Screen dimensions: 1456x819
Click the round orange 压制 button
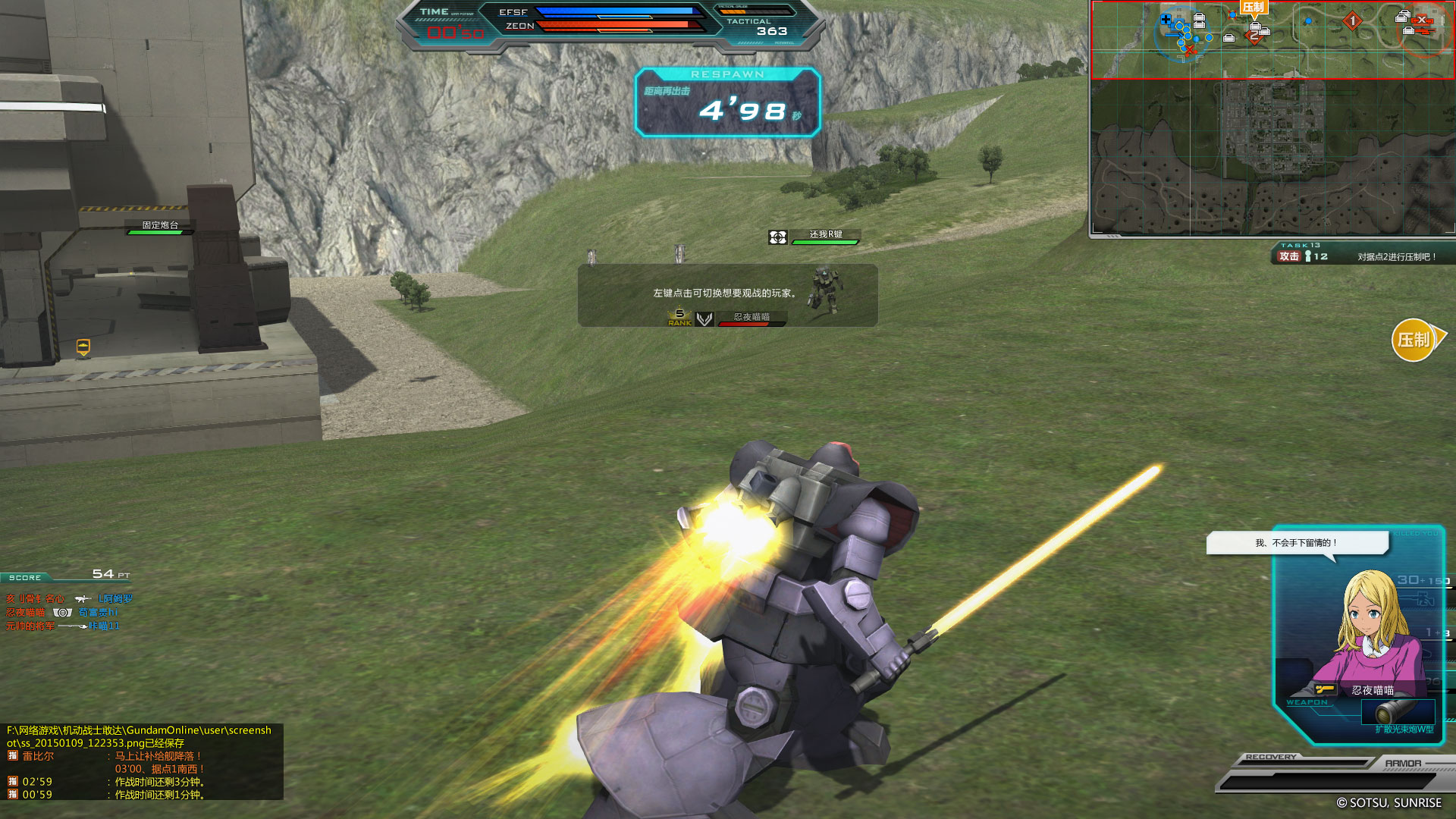pos(1414,340)
